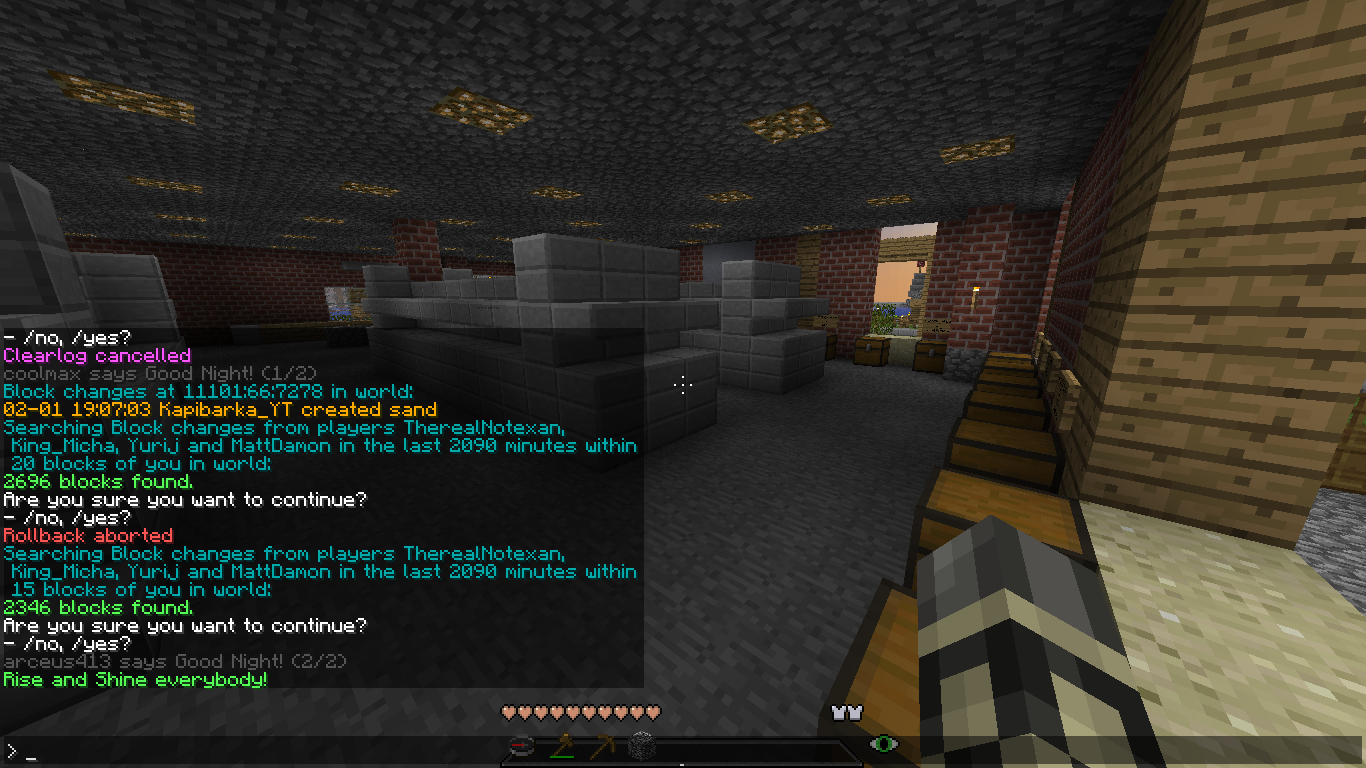Select the eye of ender hotbar slot

(x=883, y=744)
